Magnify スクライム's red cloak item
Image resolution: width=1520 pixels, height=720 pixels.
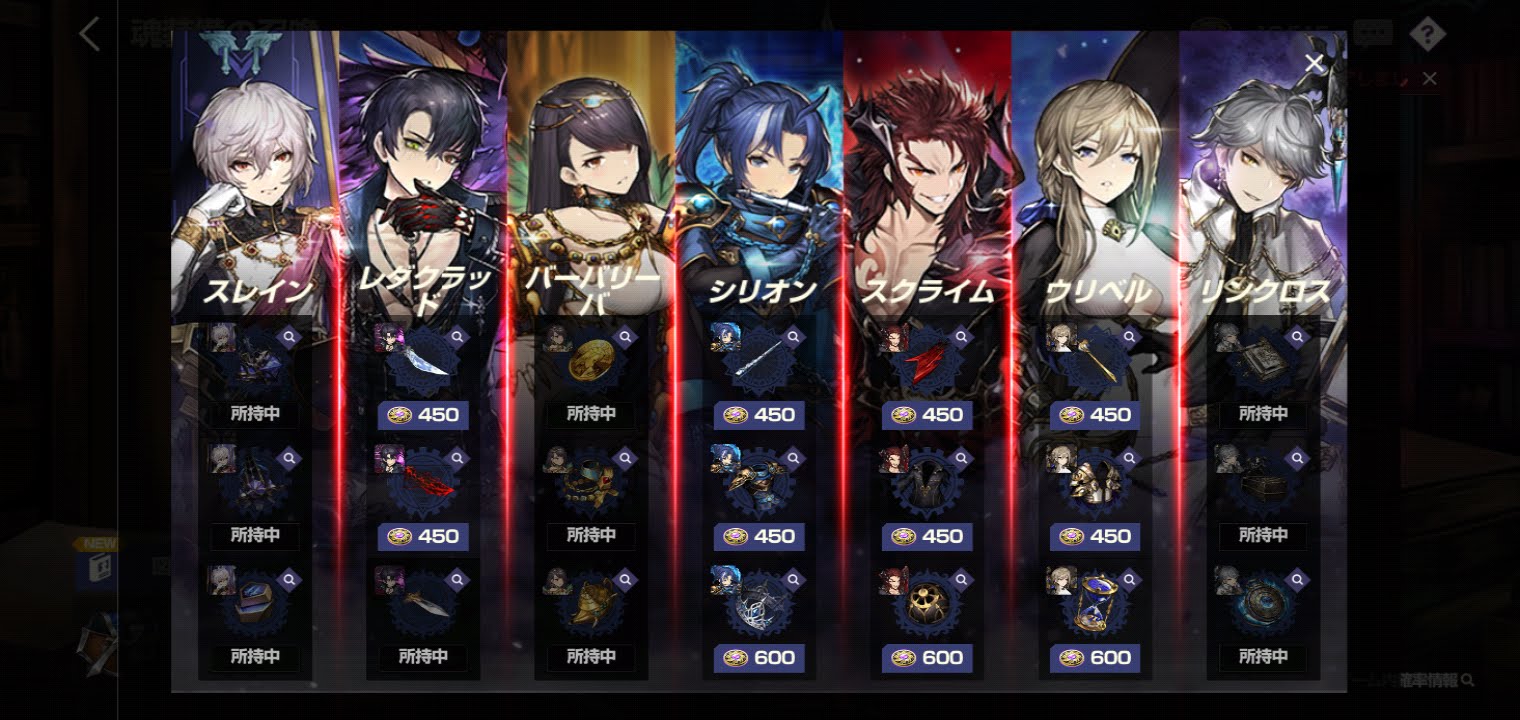click(963, 336)
